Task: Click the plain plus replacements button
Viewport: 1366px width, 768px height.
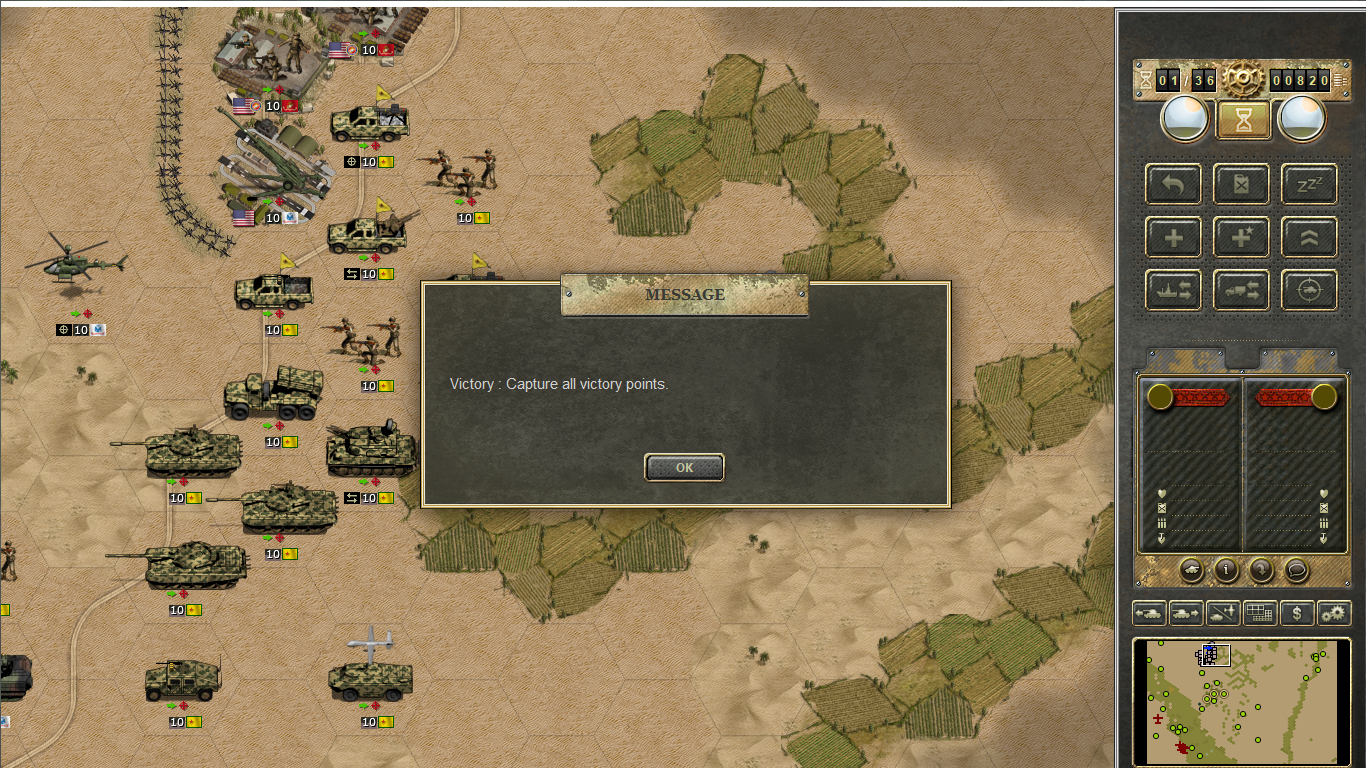Action: pos(1174,237)
